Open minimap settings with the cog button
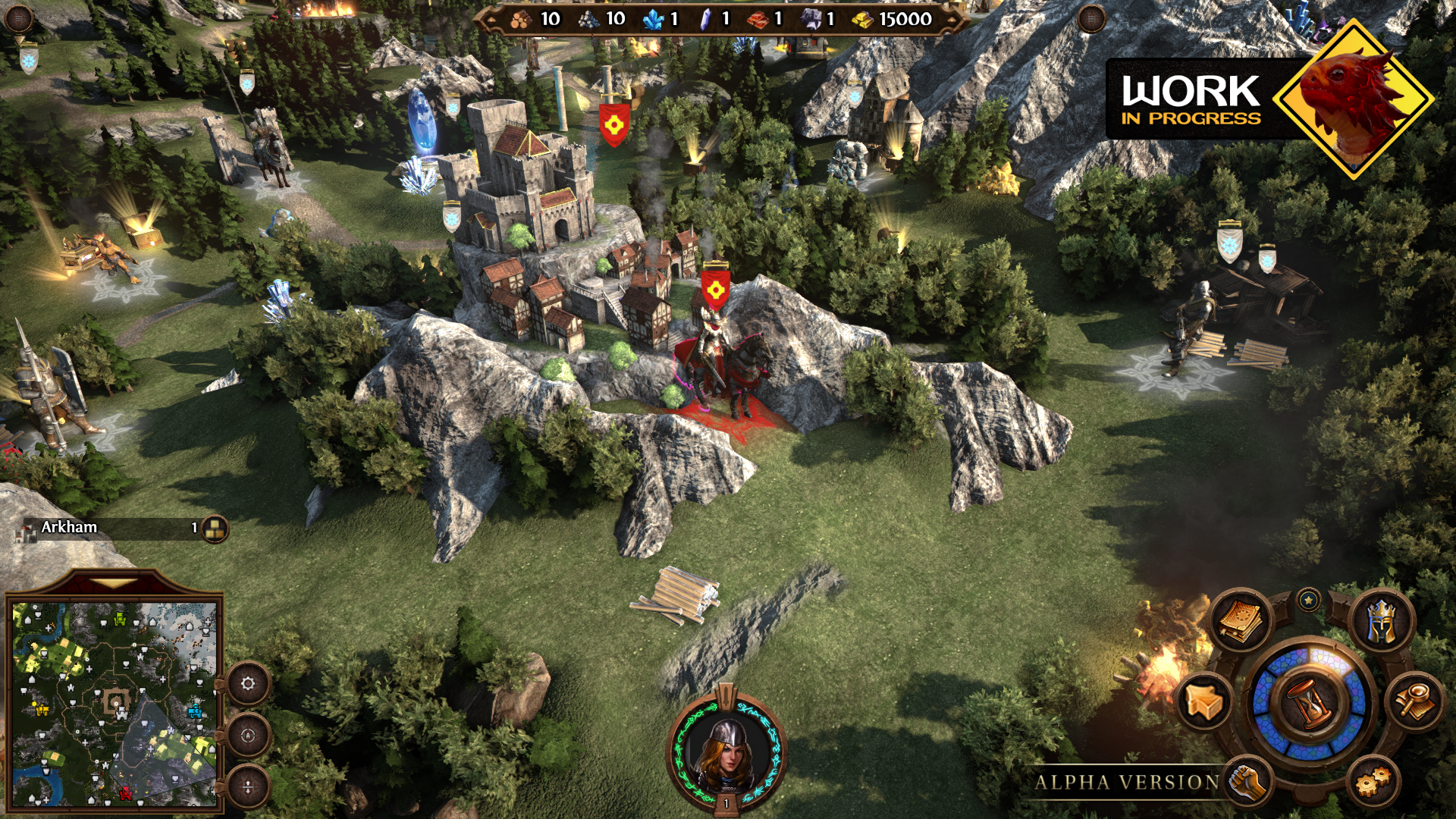Viewport: 1456px width, 819px height. pyautogui.click(x=248, y=684)
